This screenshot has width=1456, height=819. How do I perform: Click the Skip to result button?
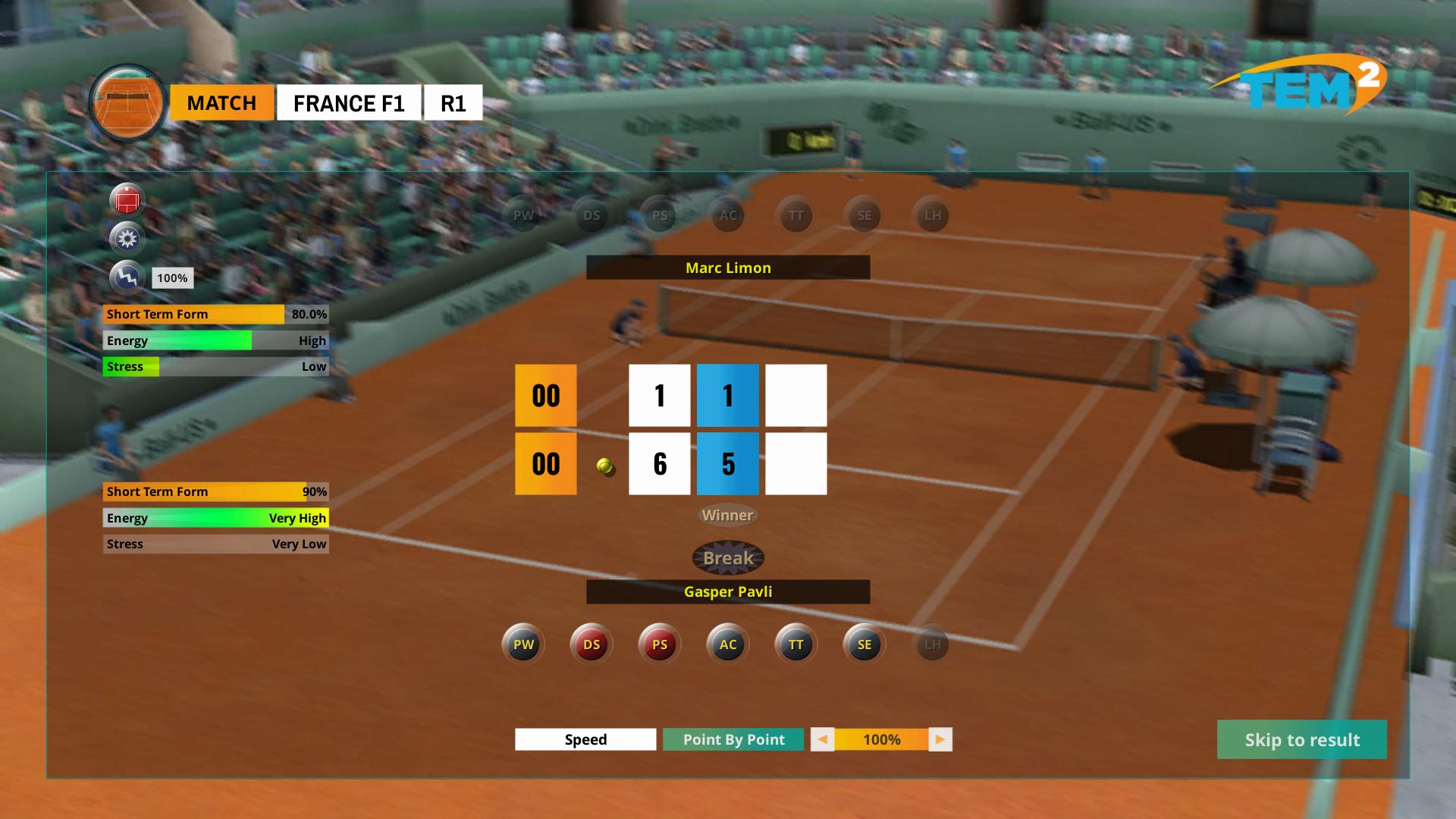(1301, 739)
